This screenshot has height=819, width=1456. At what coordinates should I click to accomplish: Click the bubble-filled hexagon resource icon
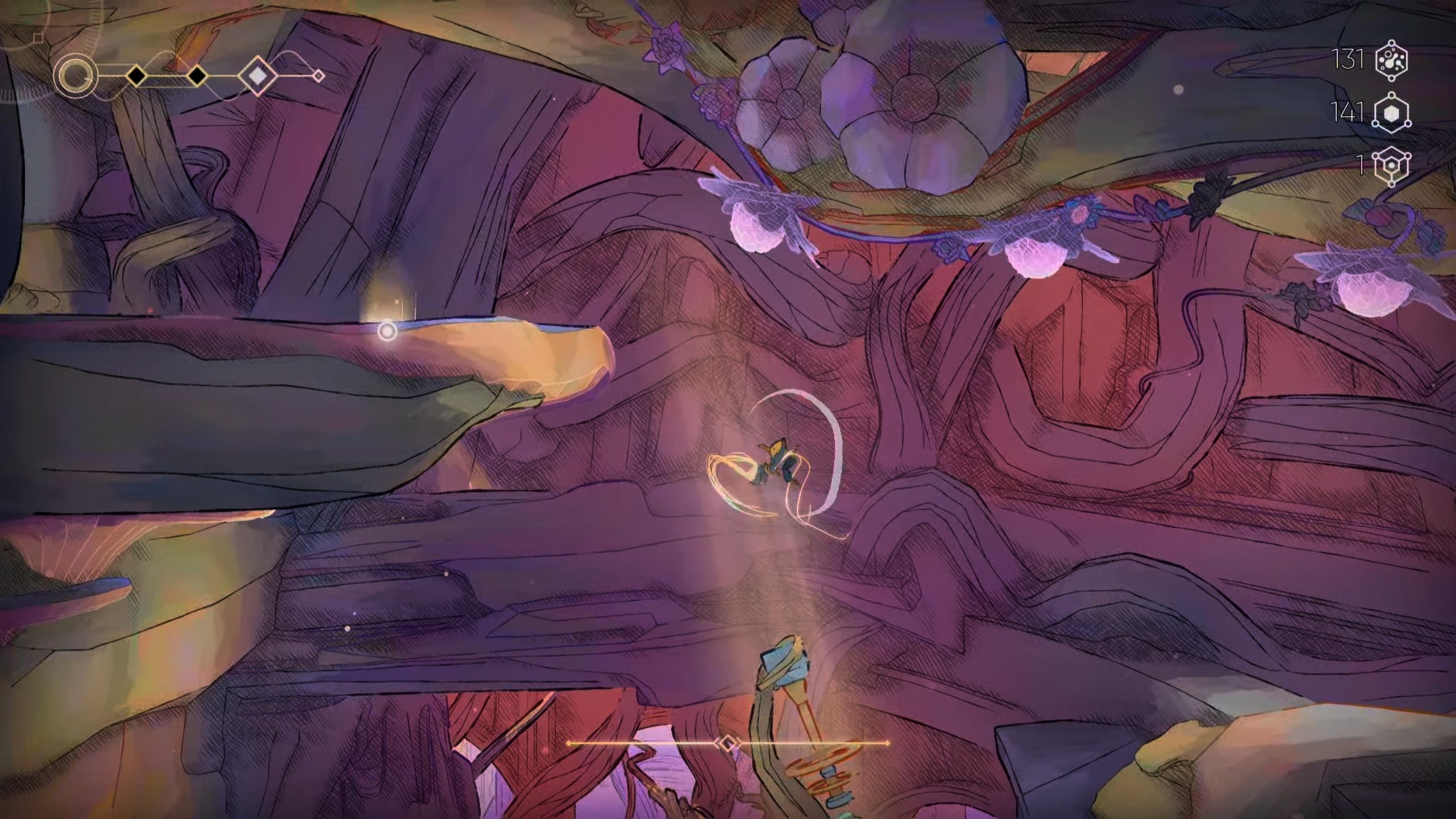[1391, 60]
